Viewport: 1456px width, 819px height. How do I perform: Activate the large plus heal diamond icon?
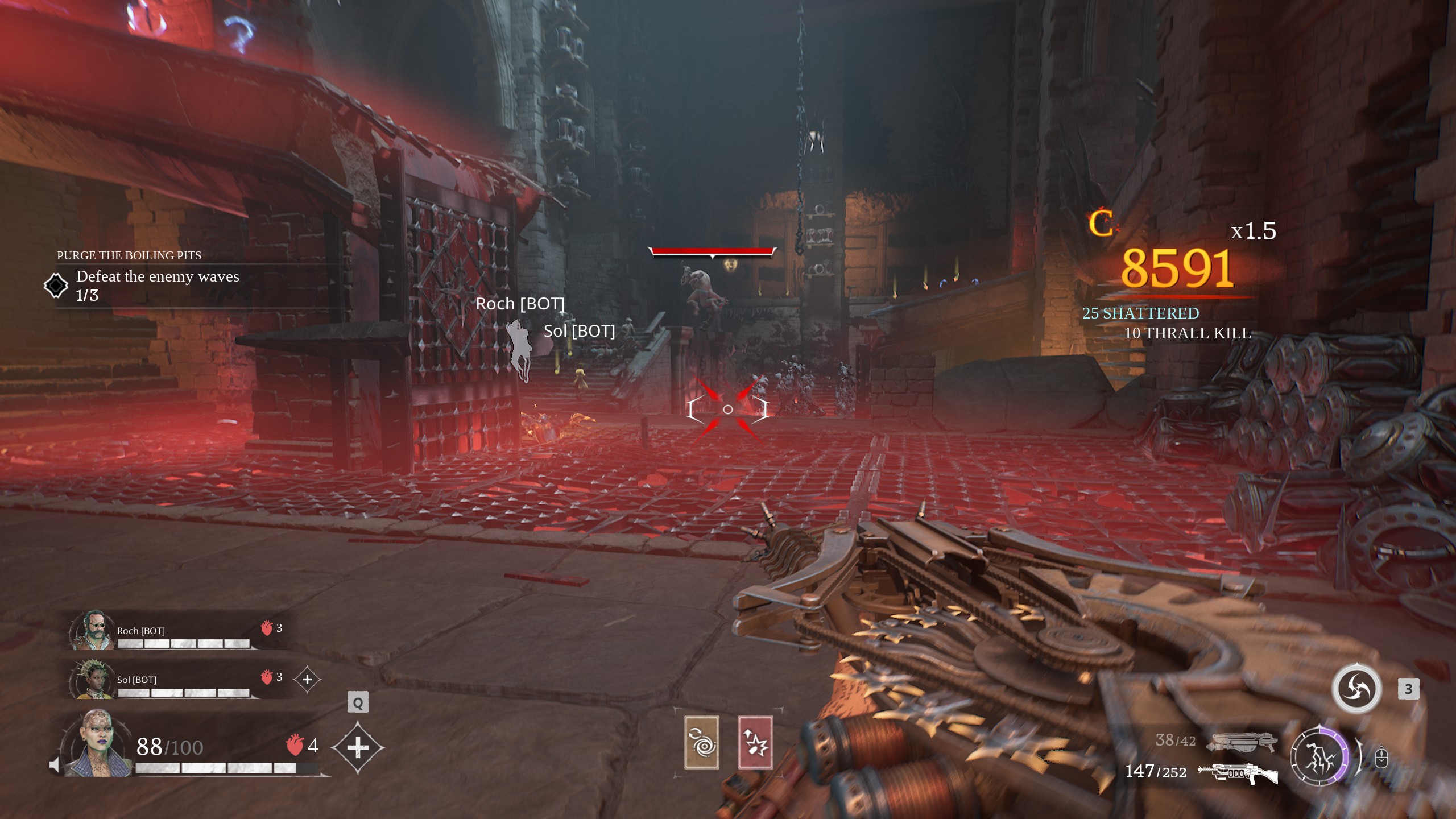point(357,747)
